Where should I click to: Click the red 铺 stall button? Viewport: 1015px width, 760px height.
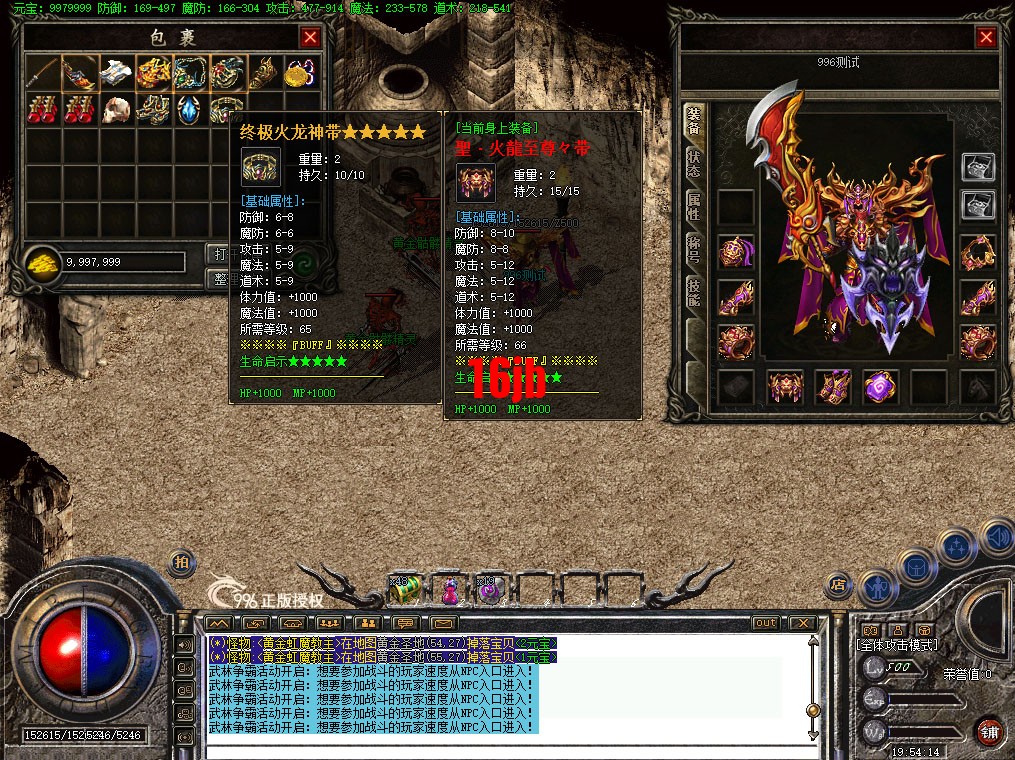(989, 731)
